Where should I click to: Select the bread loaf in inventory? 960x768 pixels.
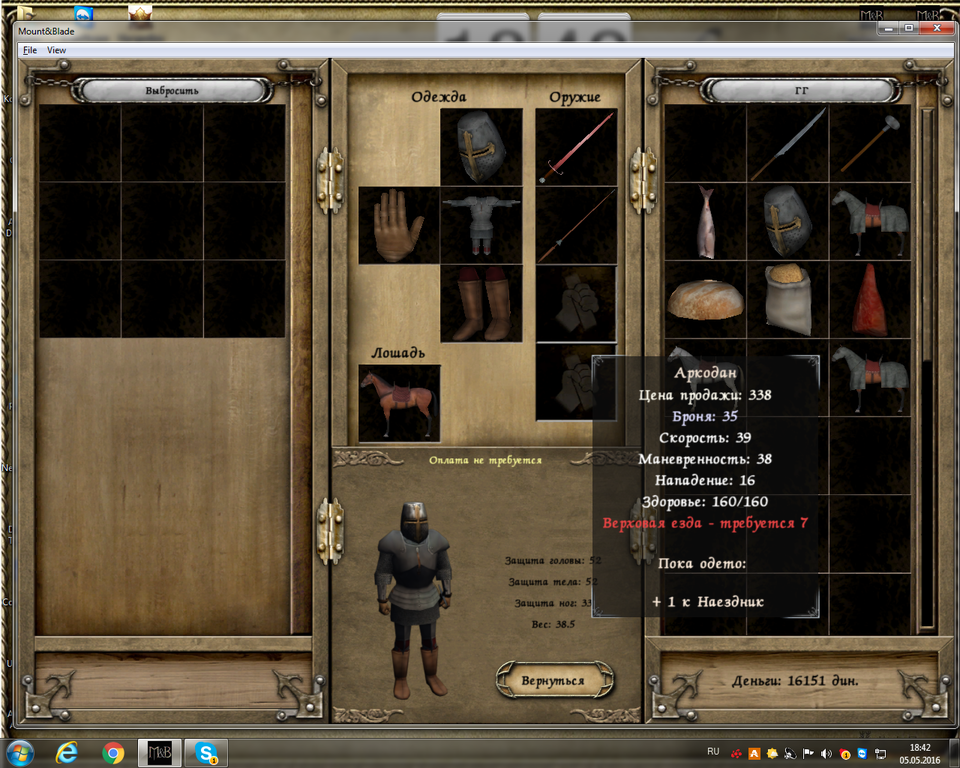click(706, 299)
